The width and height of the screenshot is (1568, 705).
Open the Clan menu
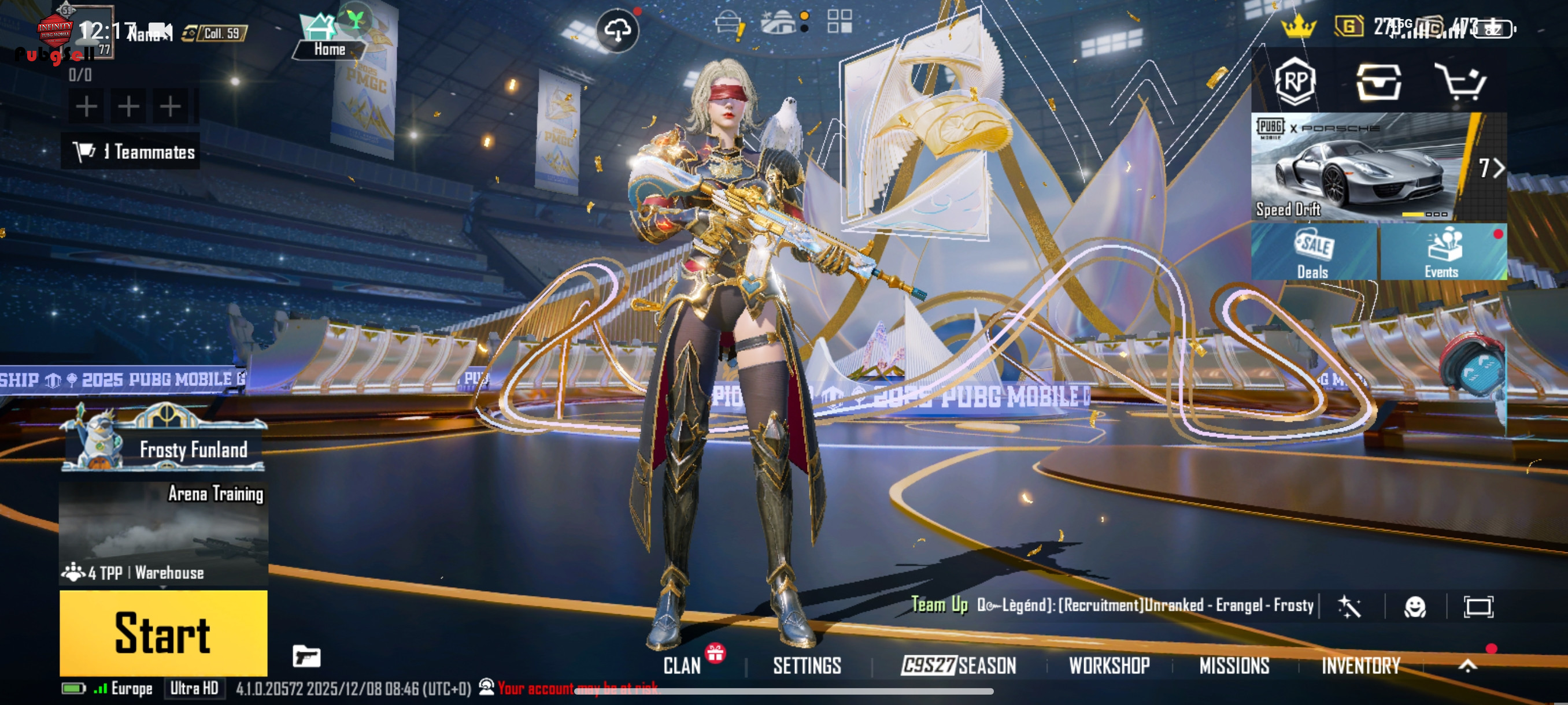click(x=682, y=666)
